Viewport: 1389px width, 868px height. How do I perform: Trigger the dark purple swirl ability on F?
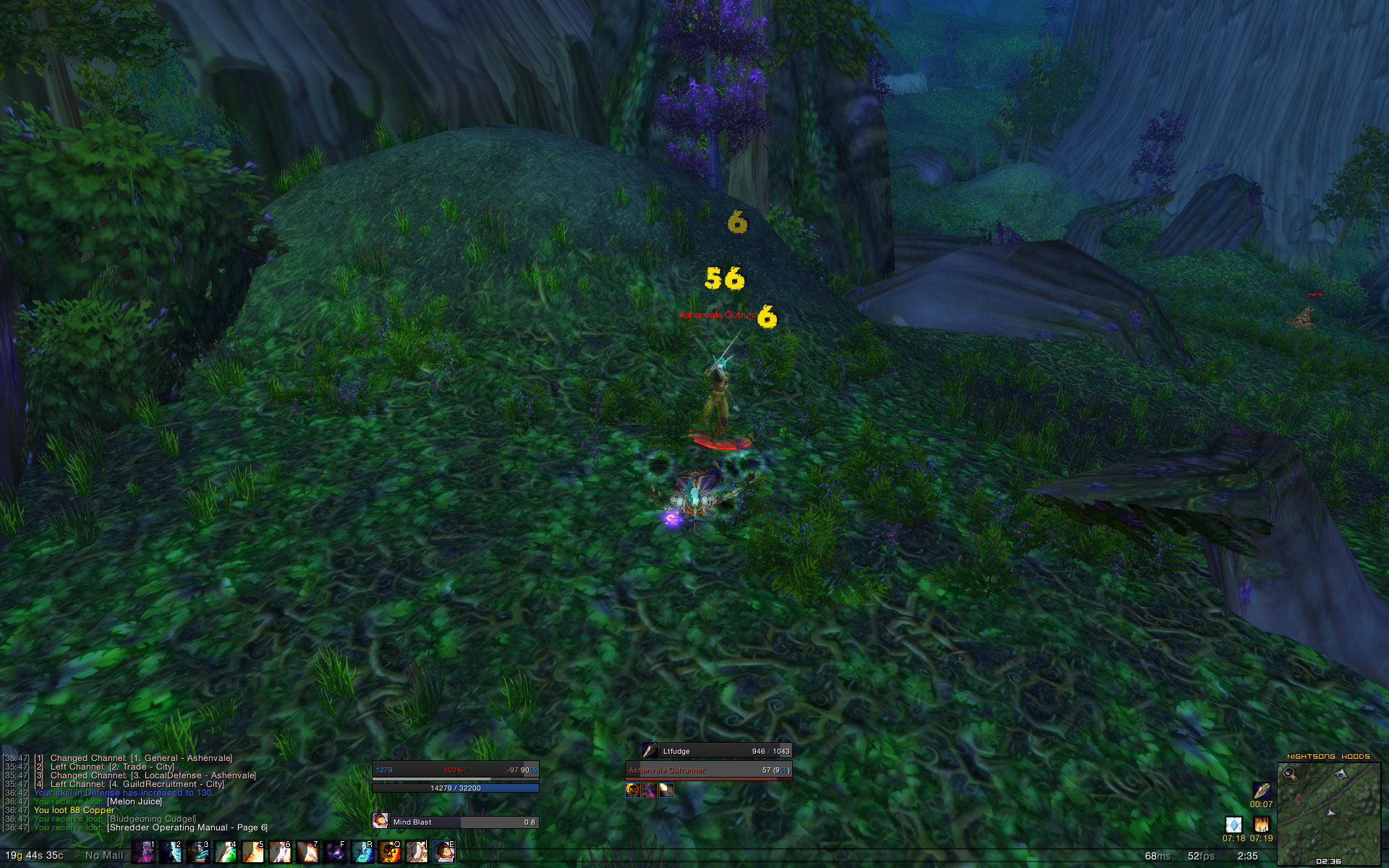click(x=335, y=852)
